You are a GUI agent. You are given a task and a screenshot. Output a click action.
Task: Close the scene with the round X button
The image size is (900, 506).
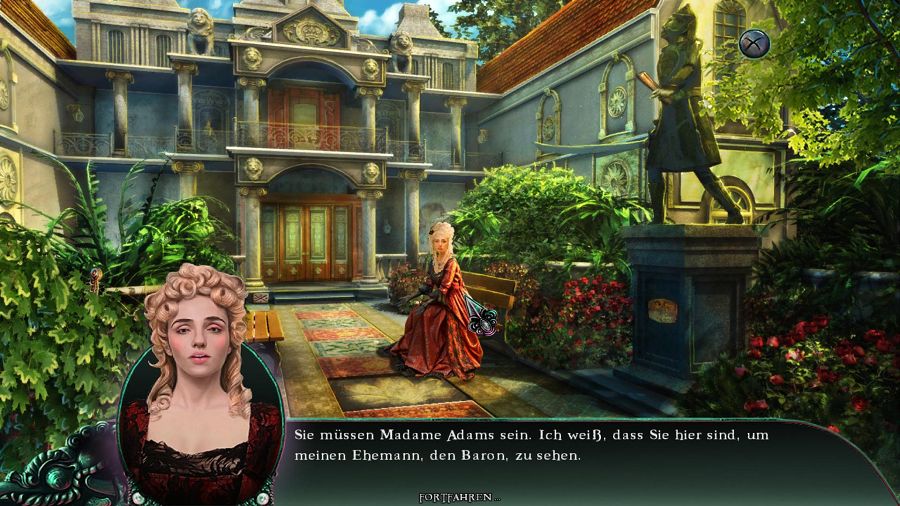click(753, 43)
